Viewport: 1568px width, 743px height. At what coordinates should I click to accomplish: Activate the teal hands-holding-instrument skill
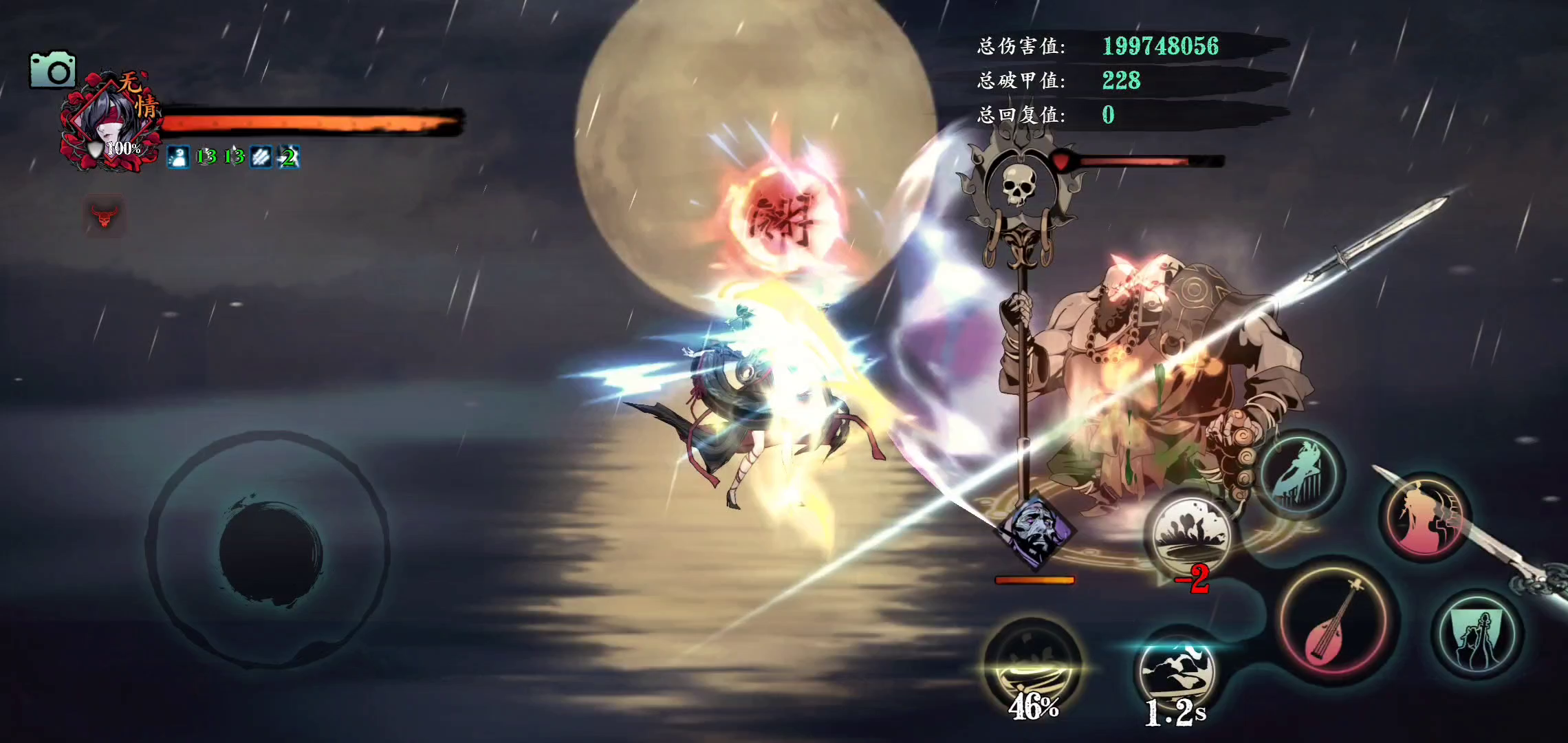(x=1478, y=638)
